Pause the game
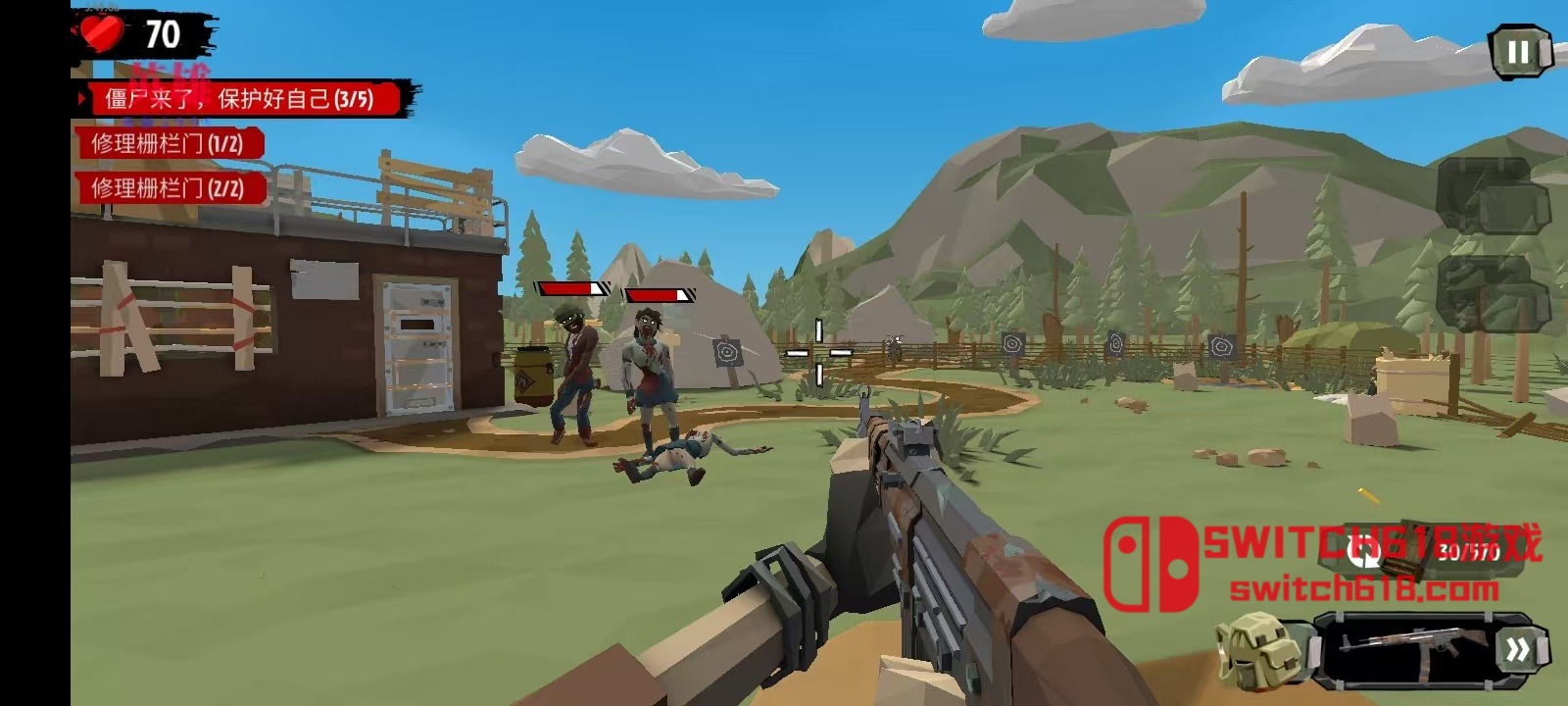This screenshot has height=706, width=1568. pos(1518,52)
